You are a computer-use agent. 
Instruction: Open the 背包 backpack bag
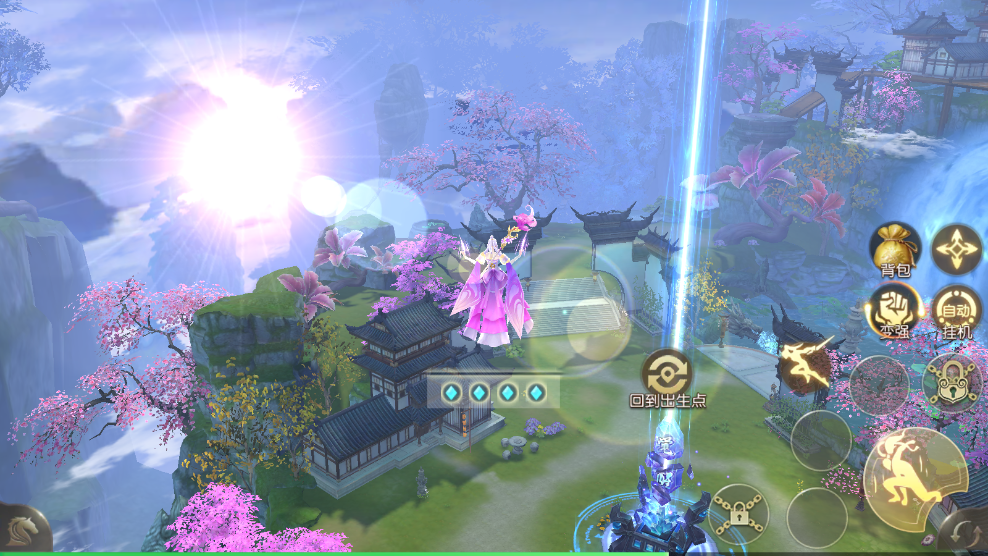tap(894, 248)
